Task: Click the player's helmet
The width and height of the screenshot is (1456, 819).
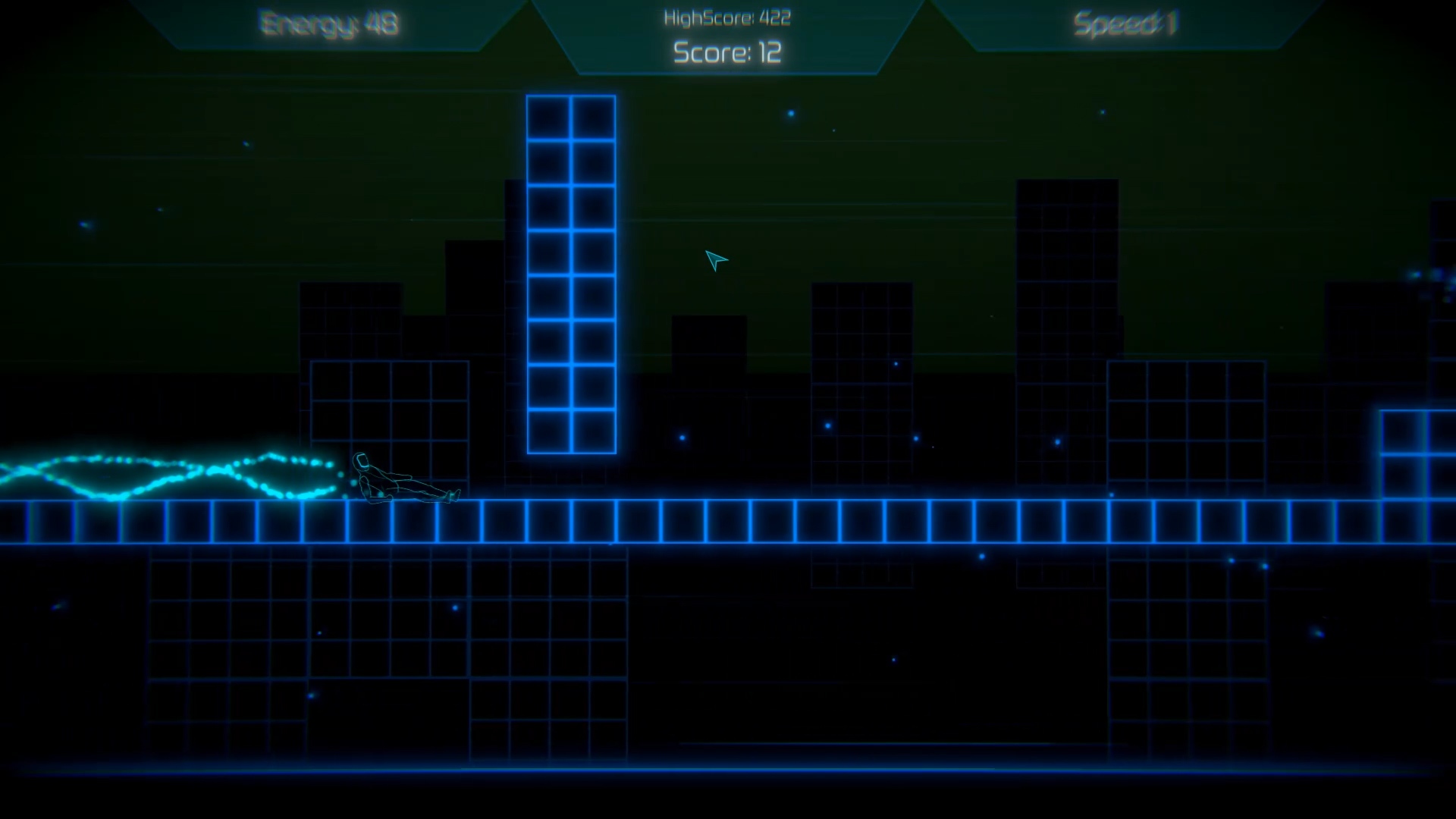Action: (362, 460)
